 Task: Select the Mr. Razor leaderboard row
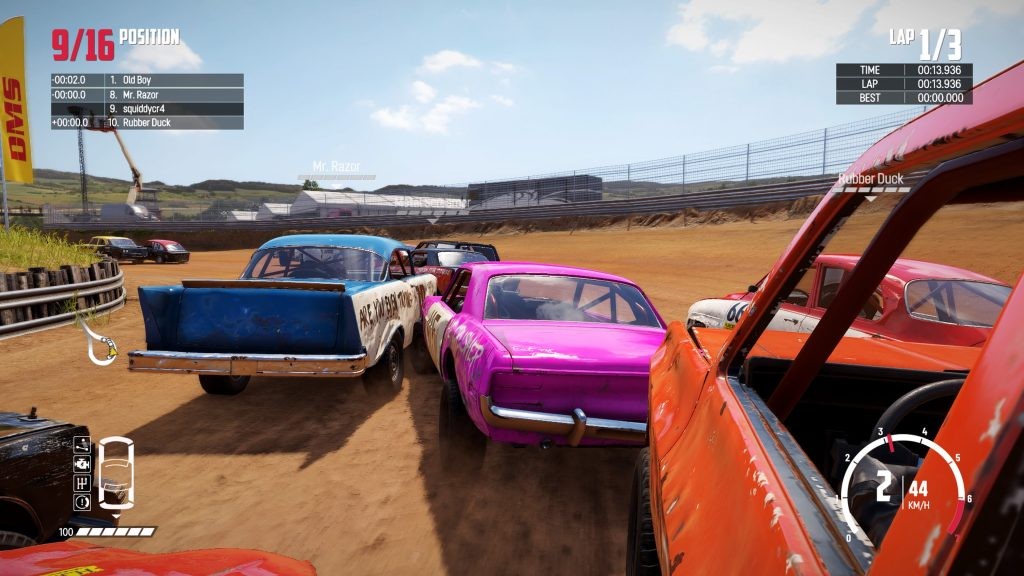(147, 94)
